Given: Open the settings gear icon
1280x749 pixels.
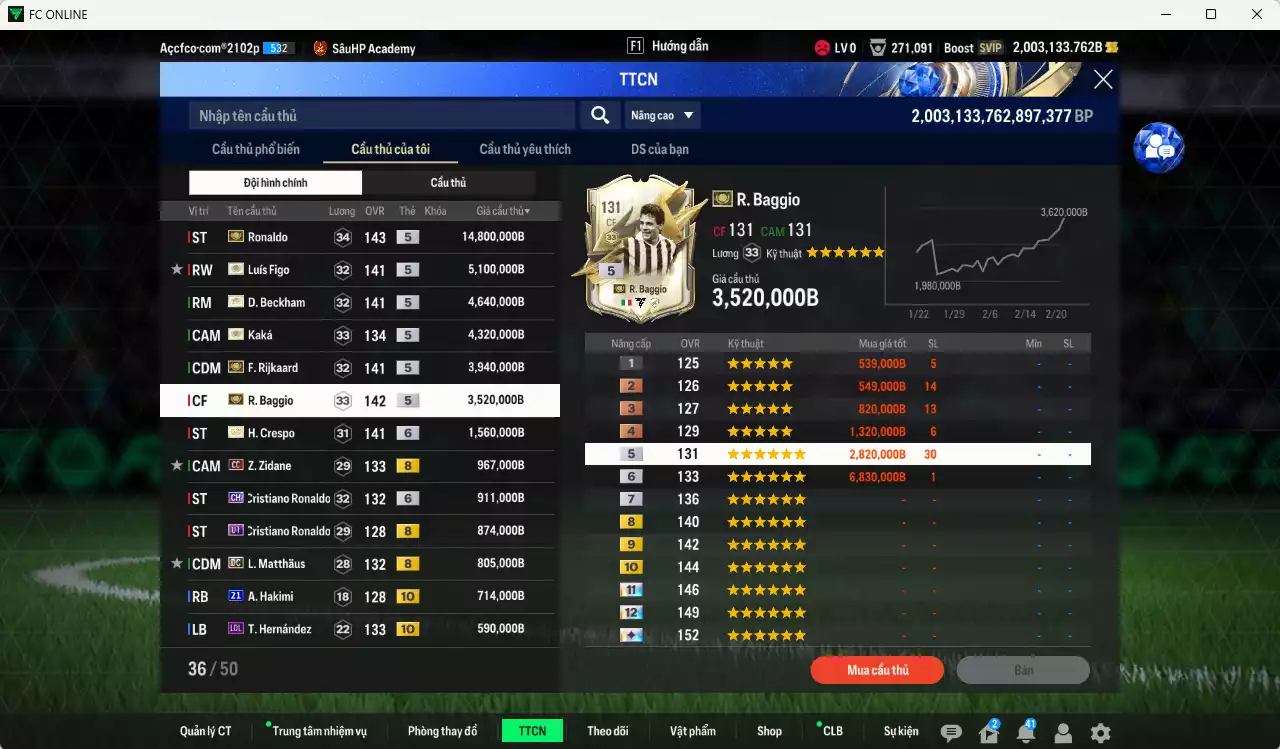Looking at the screenshot, I should [x=1099, y=732].
